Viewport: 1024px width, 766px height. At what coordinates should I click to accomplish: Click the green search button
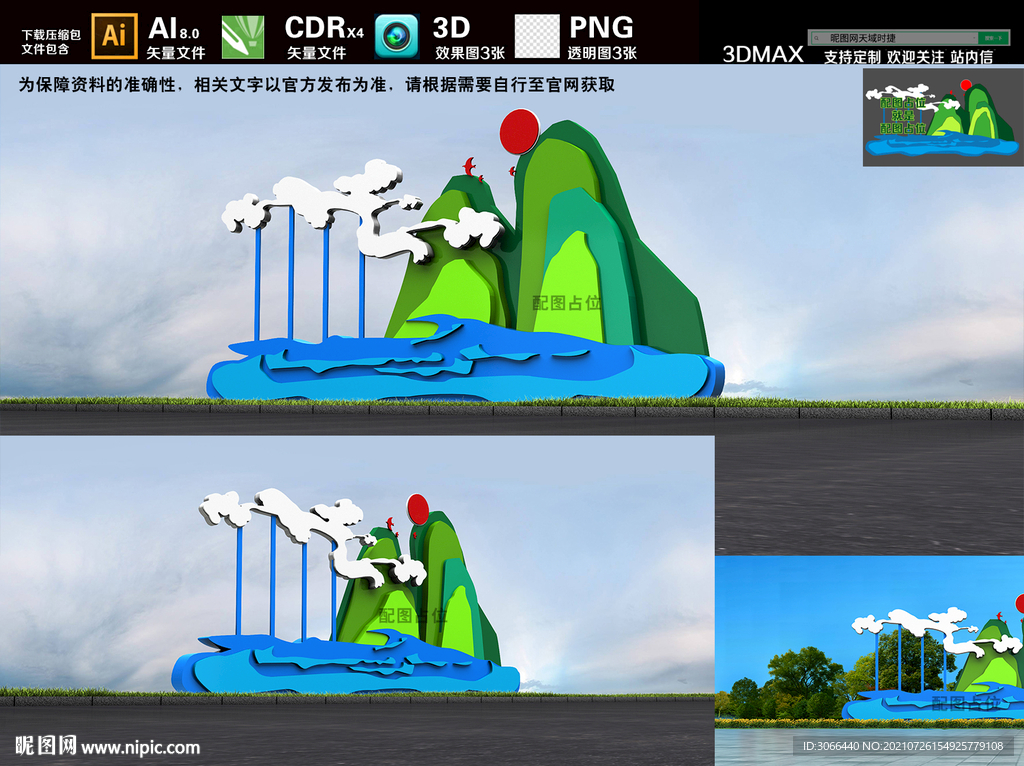pyautogui.click(x=991, y=38)
